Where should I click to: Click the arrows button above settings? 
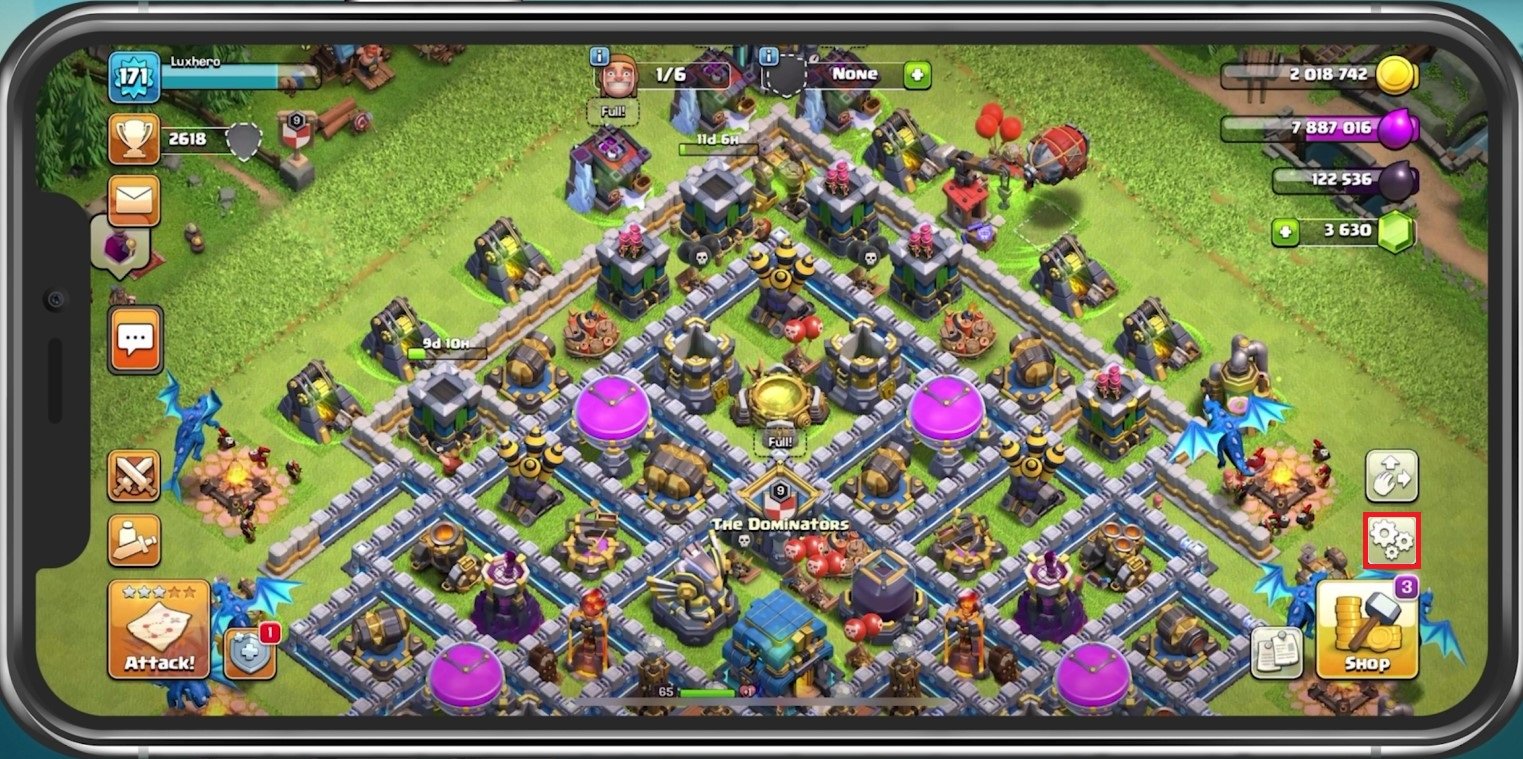click(x=1392, y=476)
